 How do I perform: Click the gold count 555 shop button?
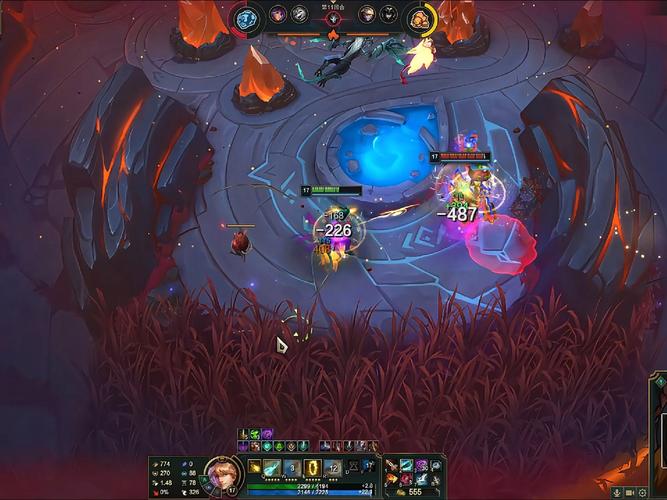tap(413, 492)
